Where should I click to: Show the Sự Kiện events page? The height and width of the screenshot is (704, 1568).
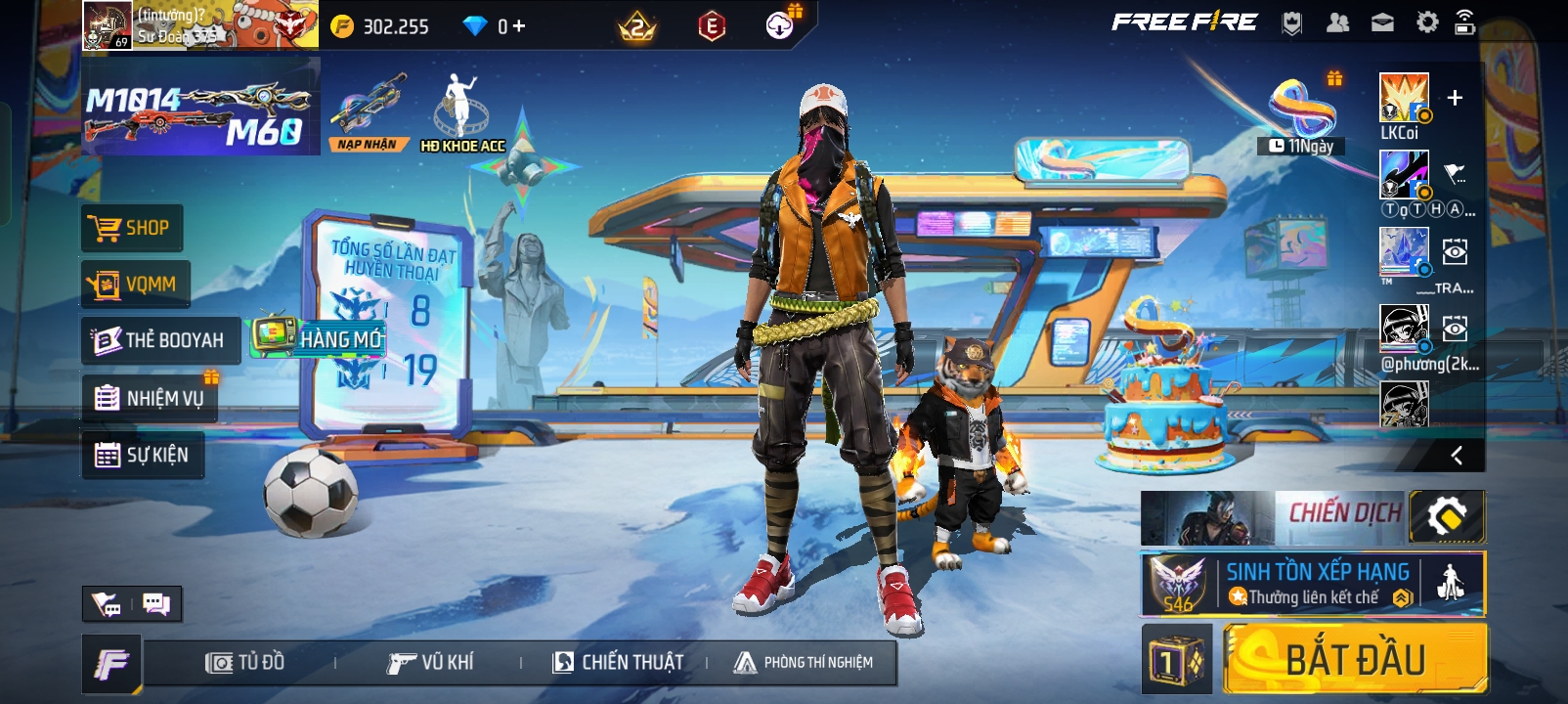[x=143, y=455]
